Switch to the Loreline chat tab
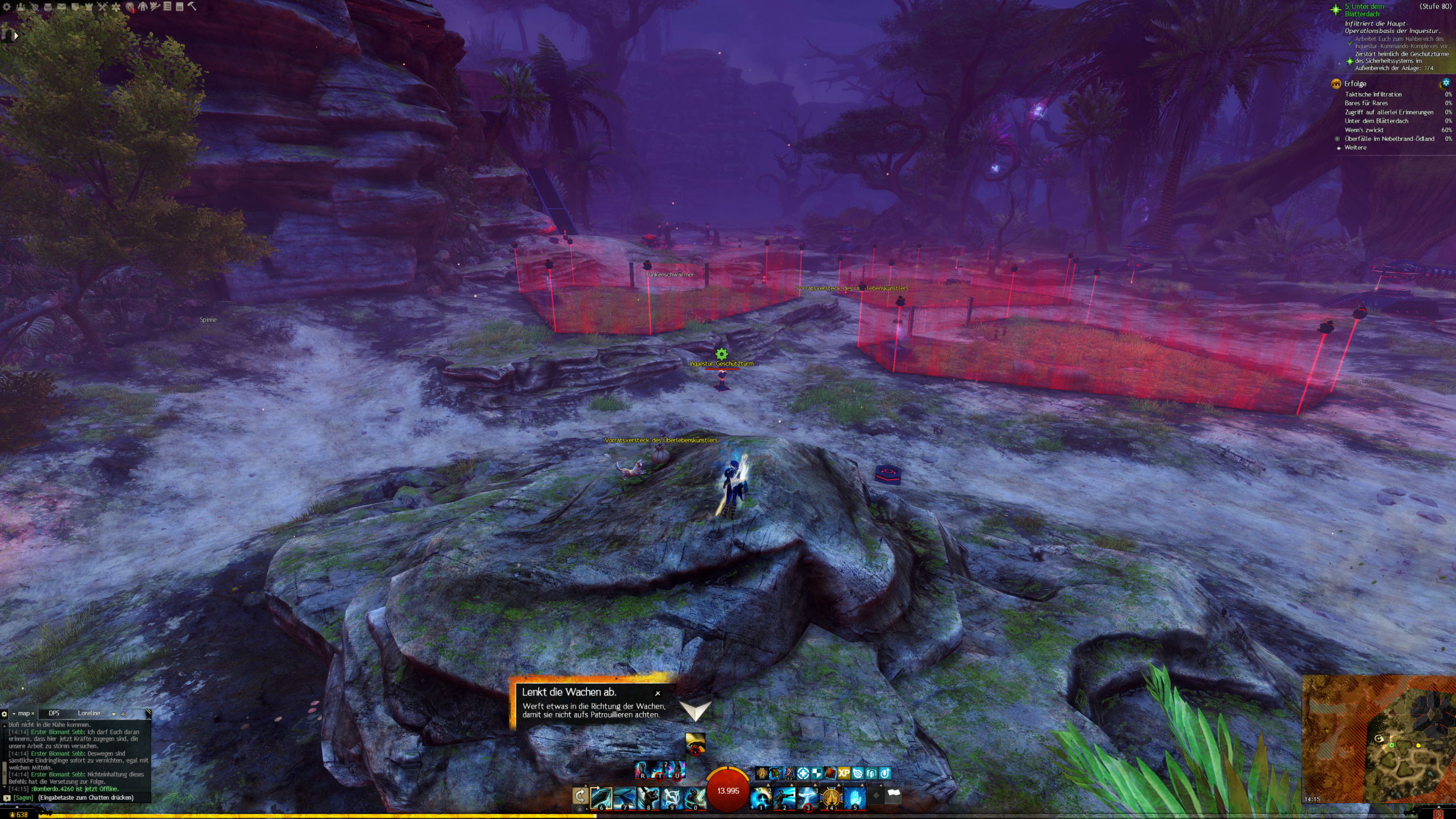Viewport: 1456px width, 819px height. [x=89, y=713]
